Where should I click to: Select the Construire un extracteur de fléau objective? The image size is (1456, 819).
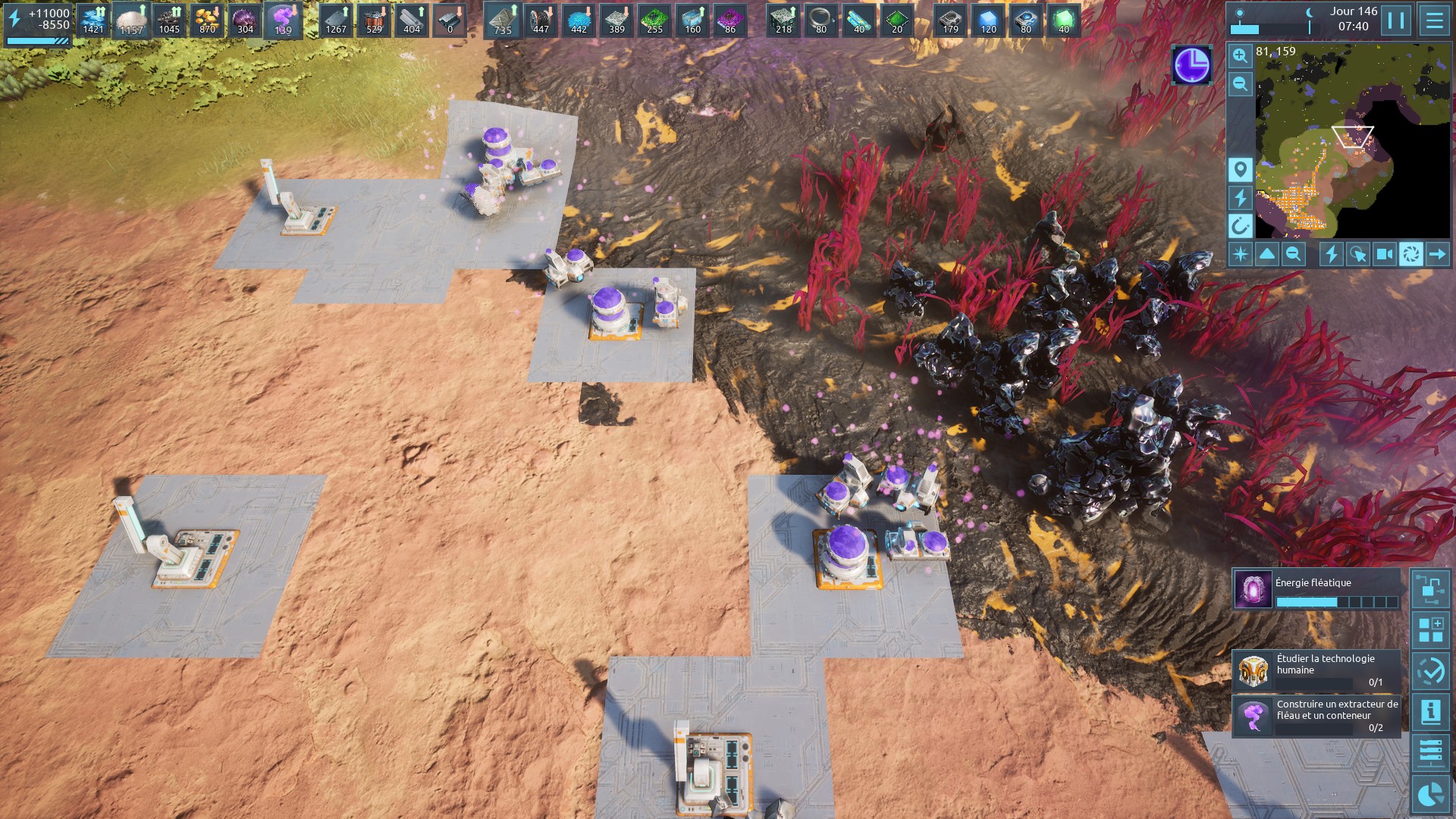pos(1316,716)
